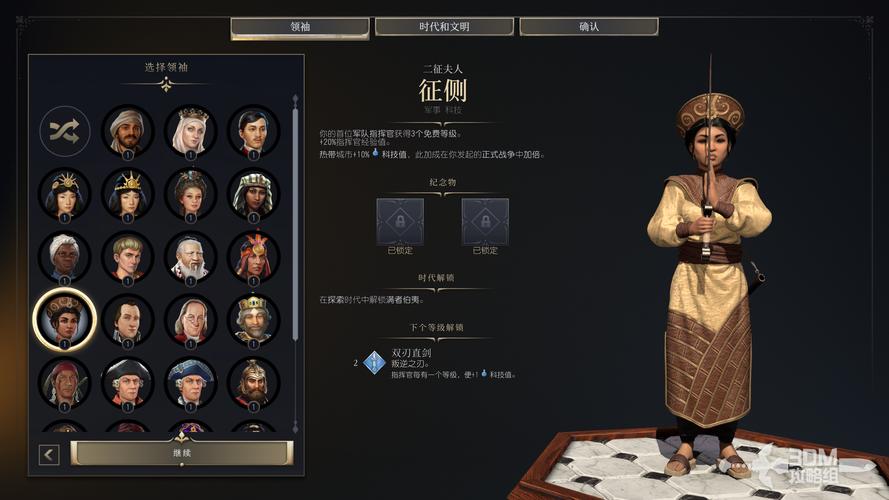Select the turbaned bearded leader portrait
Image resolution: width=889 pixels, height=500 pixels.
tap(127, 130)
